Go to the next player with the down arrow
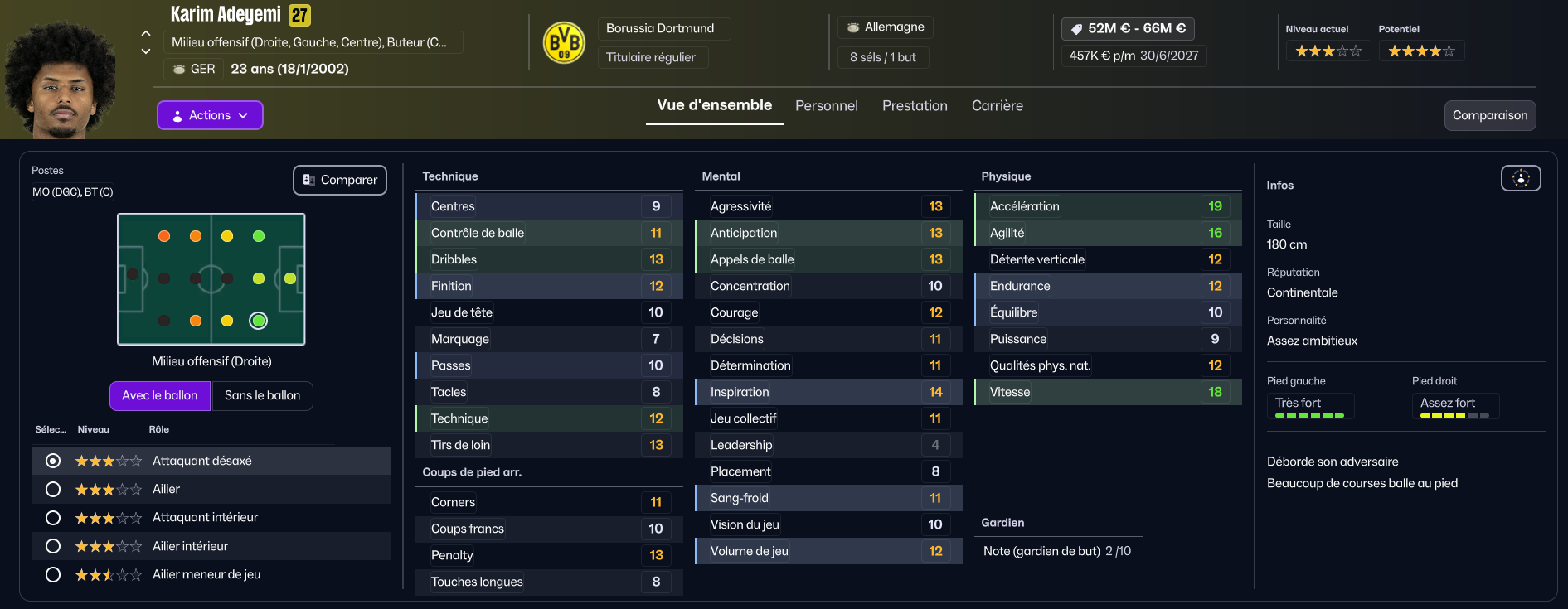The width and height of the screenshot is (1568, 609). pos(146,51)
